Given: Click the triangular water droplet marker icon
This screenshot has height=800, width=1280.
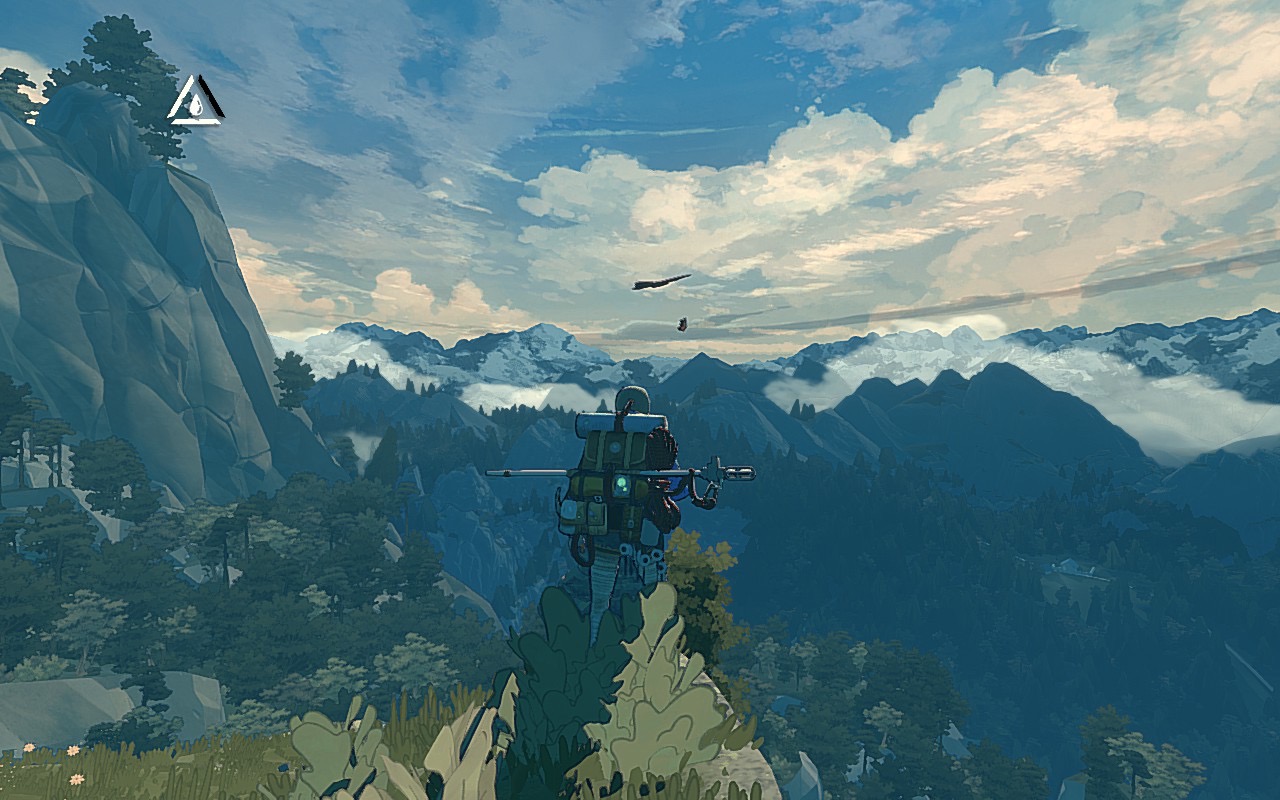Looking at the screenshot, I should point(194,102).
